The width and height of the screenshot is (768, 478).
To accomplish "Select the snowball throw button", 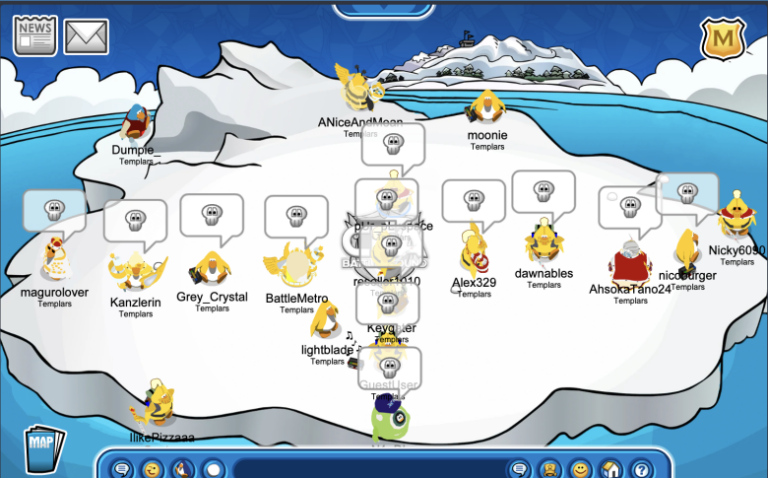I will pyautogui.click(x=213, y=469).
